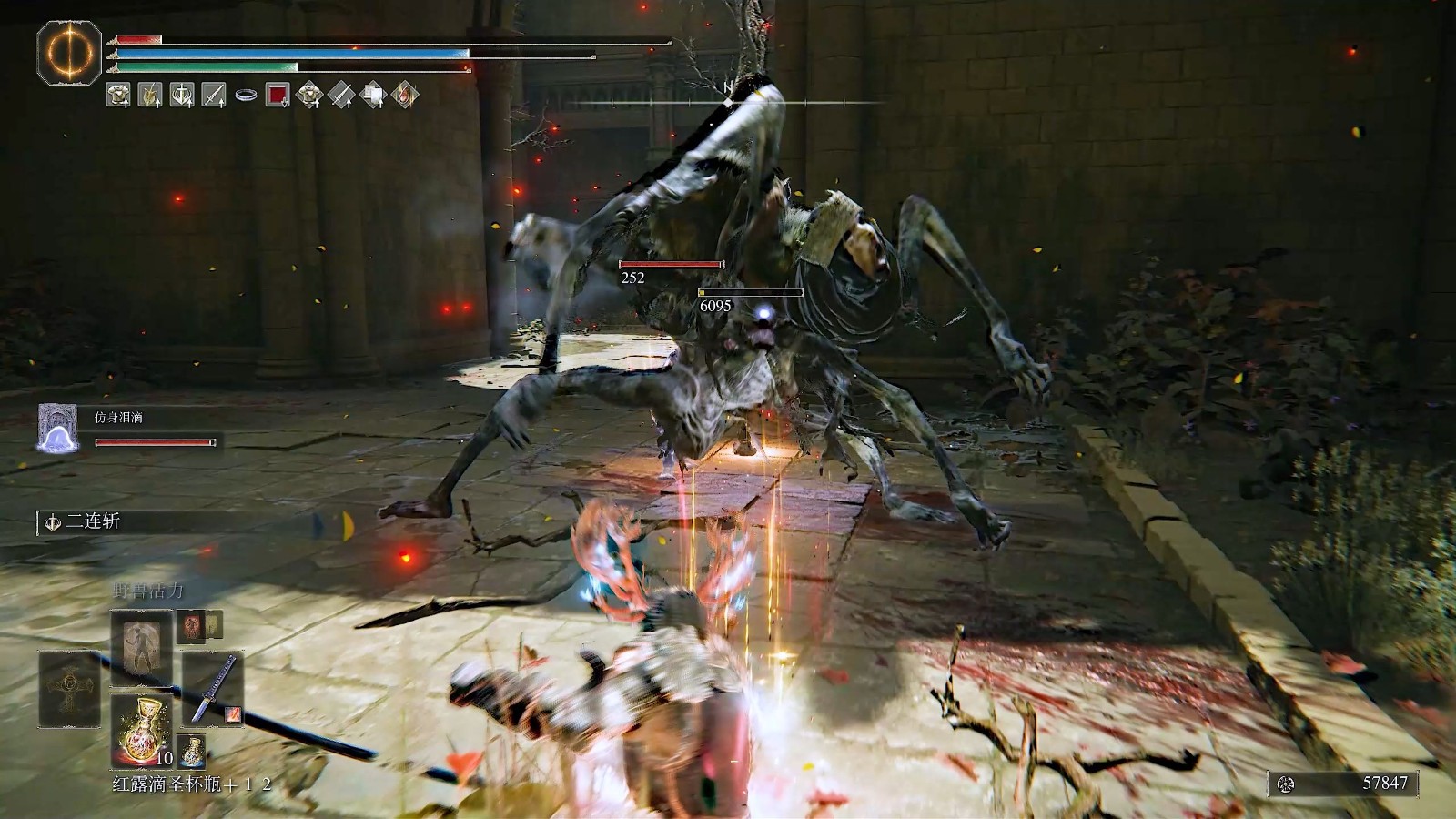Click the overlapping white sheets buff icon
The image size is (1456, 819).
(x=374, y=94)
